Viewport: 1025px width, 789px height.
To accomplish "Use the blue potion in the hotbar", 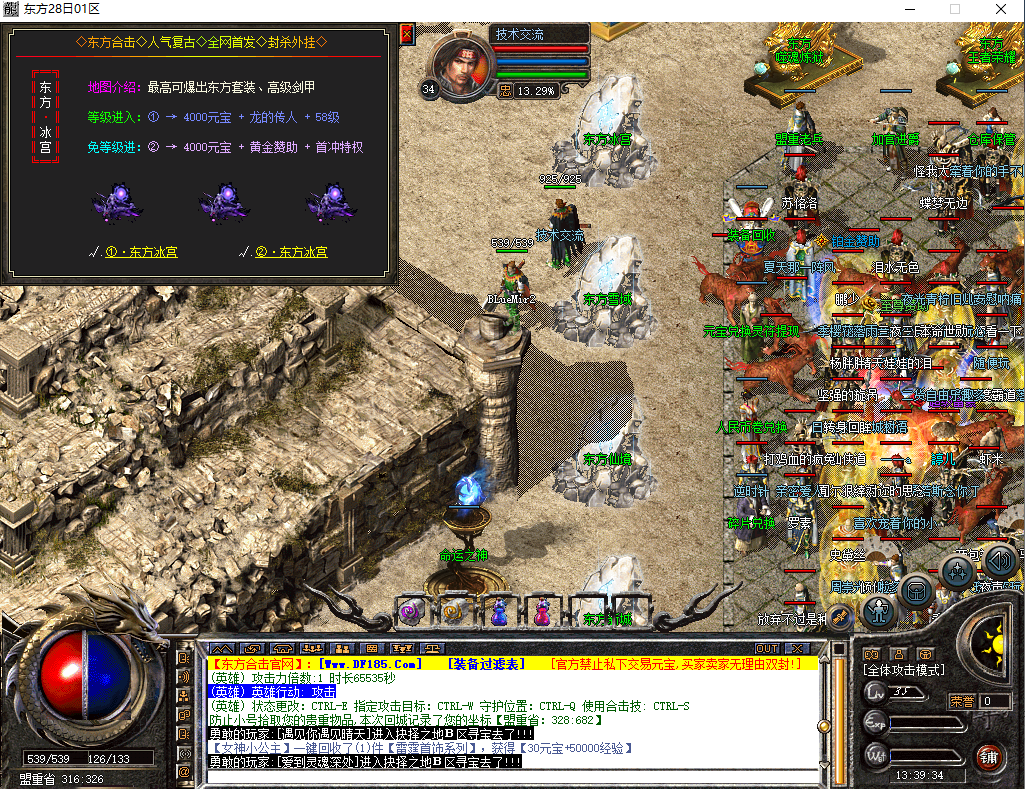I will click(501, 611).
